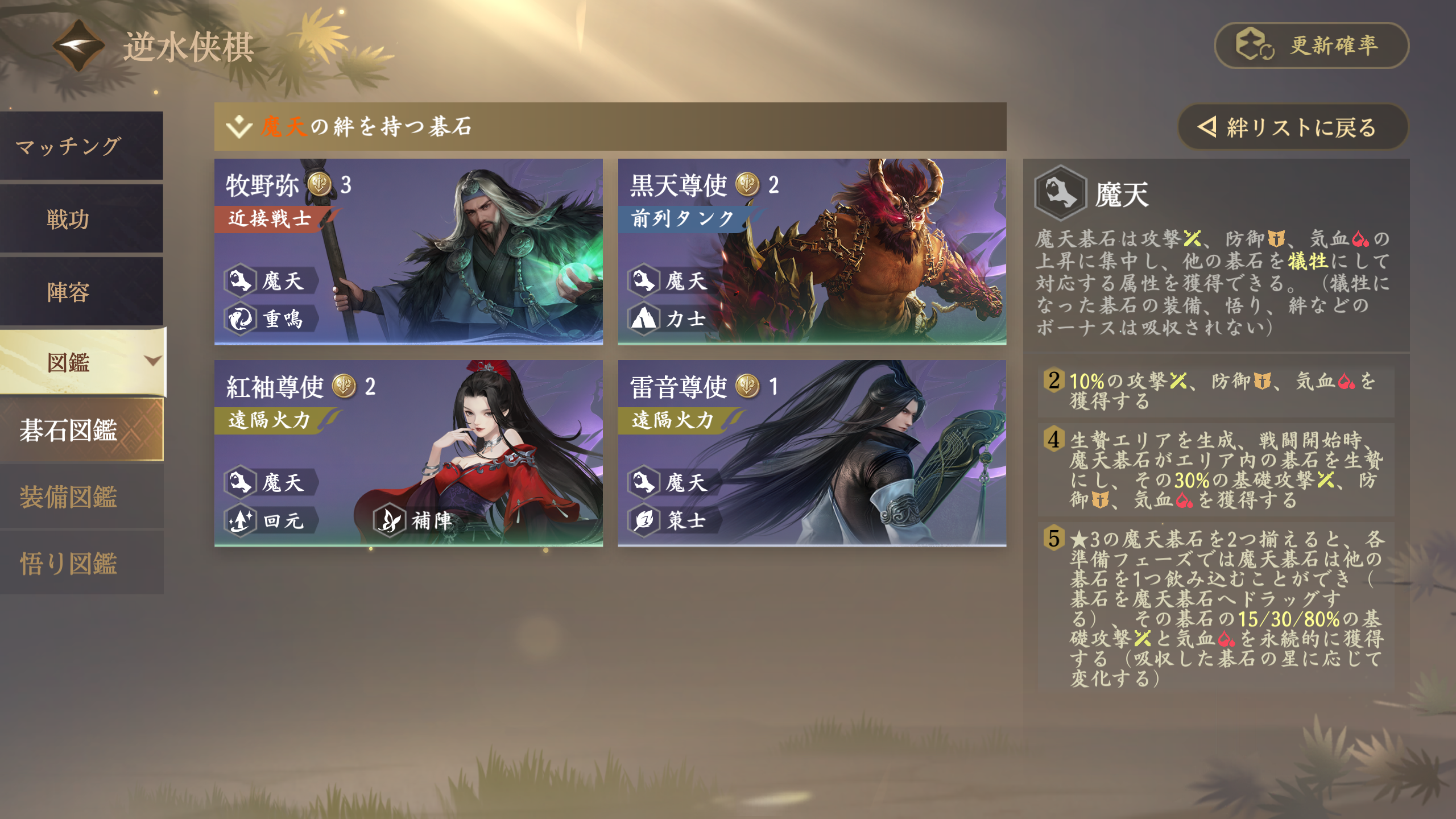Image resolution: width=1456 pixels, height=819 pixels.
Task: Click the 力士 bond tag on 黒天尊使
Action: (673, 318)
